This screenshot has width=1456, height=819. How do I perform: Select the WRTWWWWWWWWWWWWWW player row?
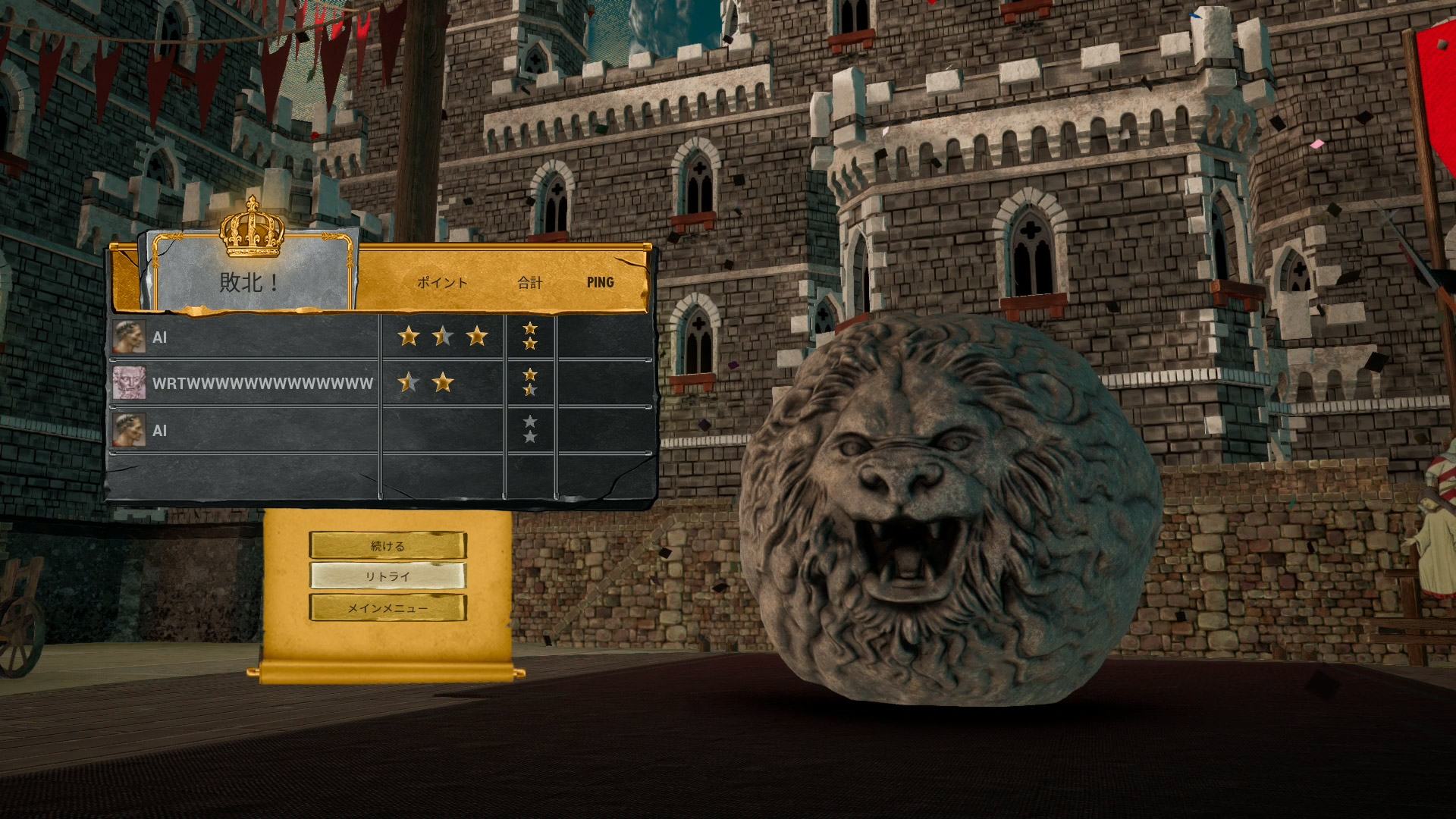click(x=262, y=384)
